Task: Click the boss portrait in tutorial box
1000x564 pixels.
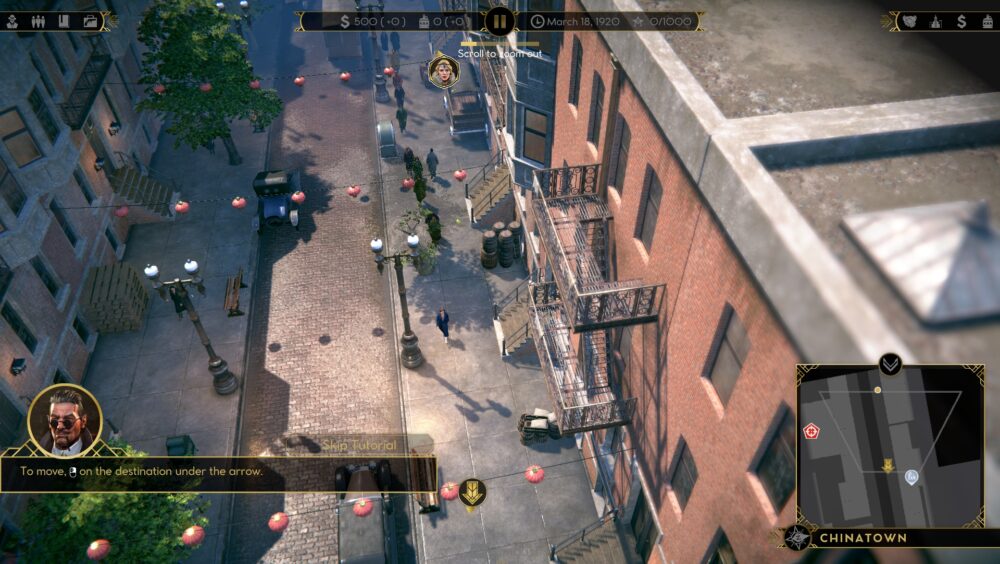Action: click(65, 420)
